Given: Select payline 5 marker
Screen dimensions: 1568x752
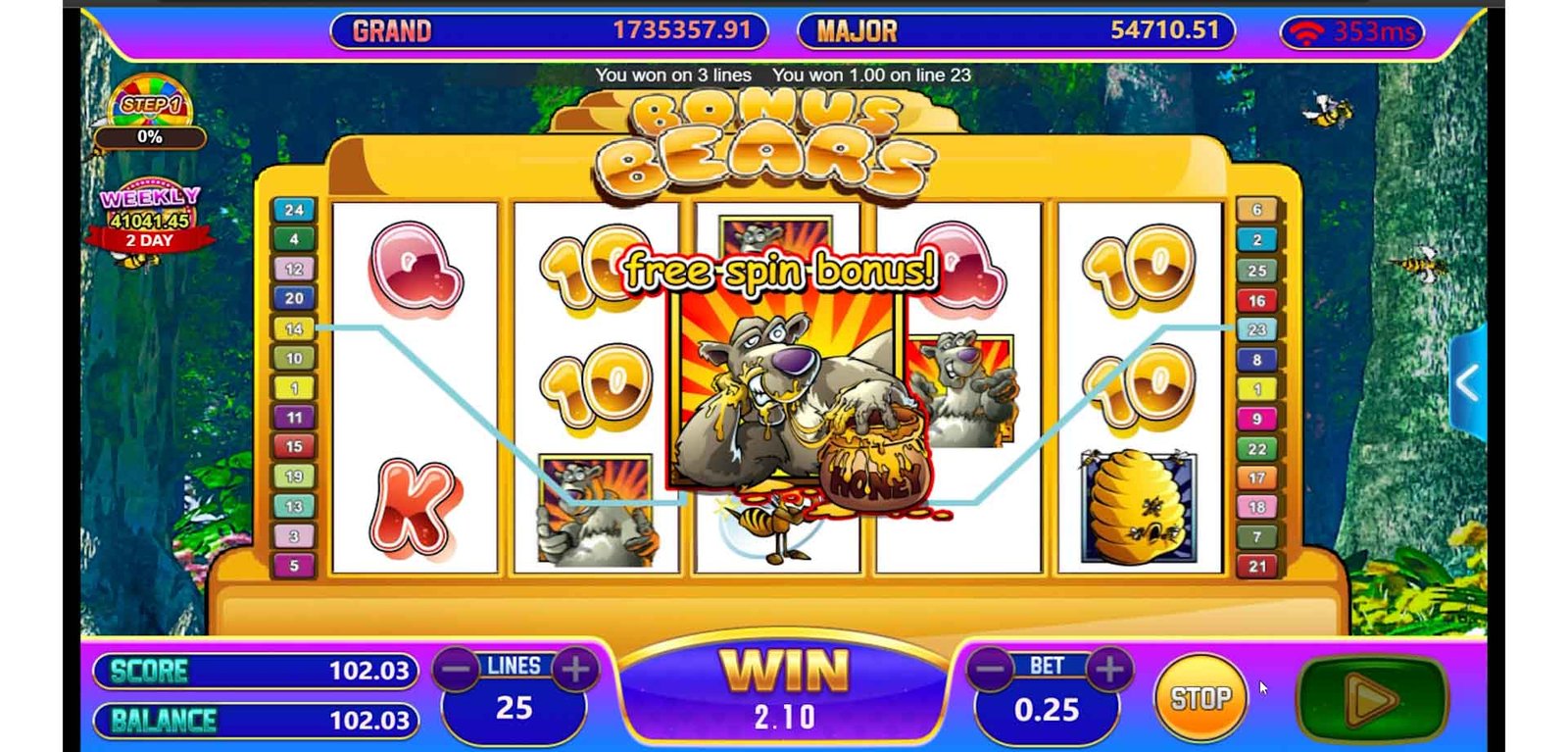Looking at the screenshot, I should click(293, 566).
